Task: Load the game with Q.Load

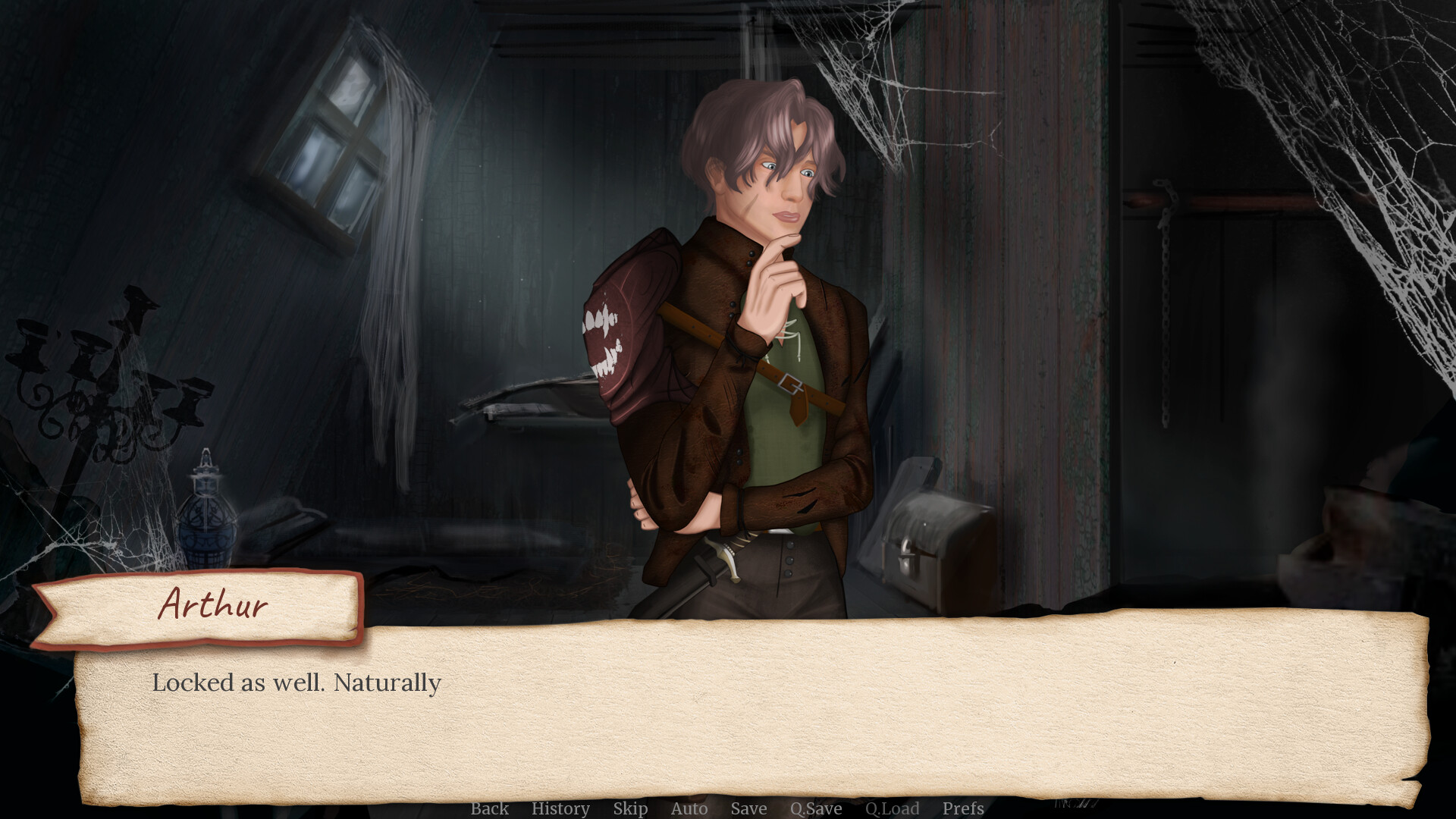Action: pyautogui.click(x=892, y=808)
